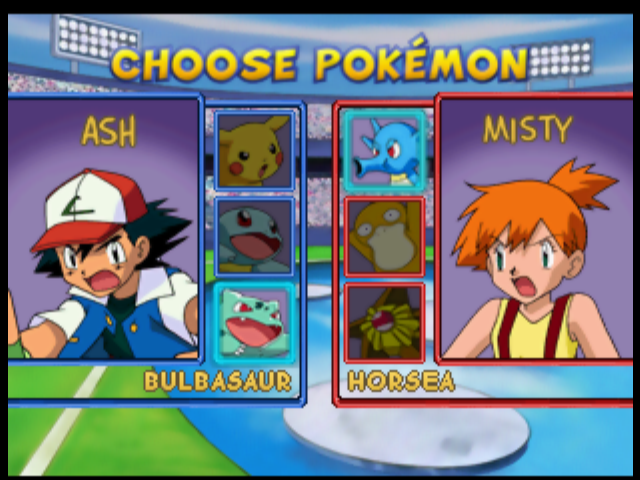Pick the highlighted Bulbasaur portrait
The width and height of the screenshot is (640, 480).
[x=255, y=322]
